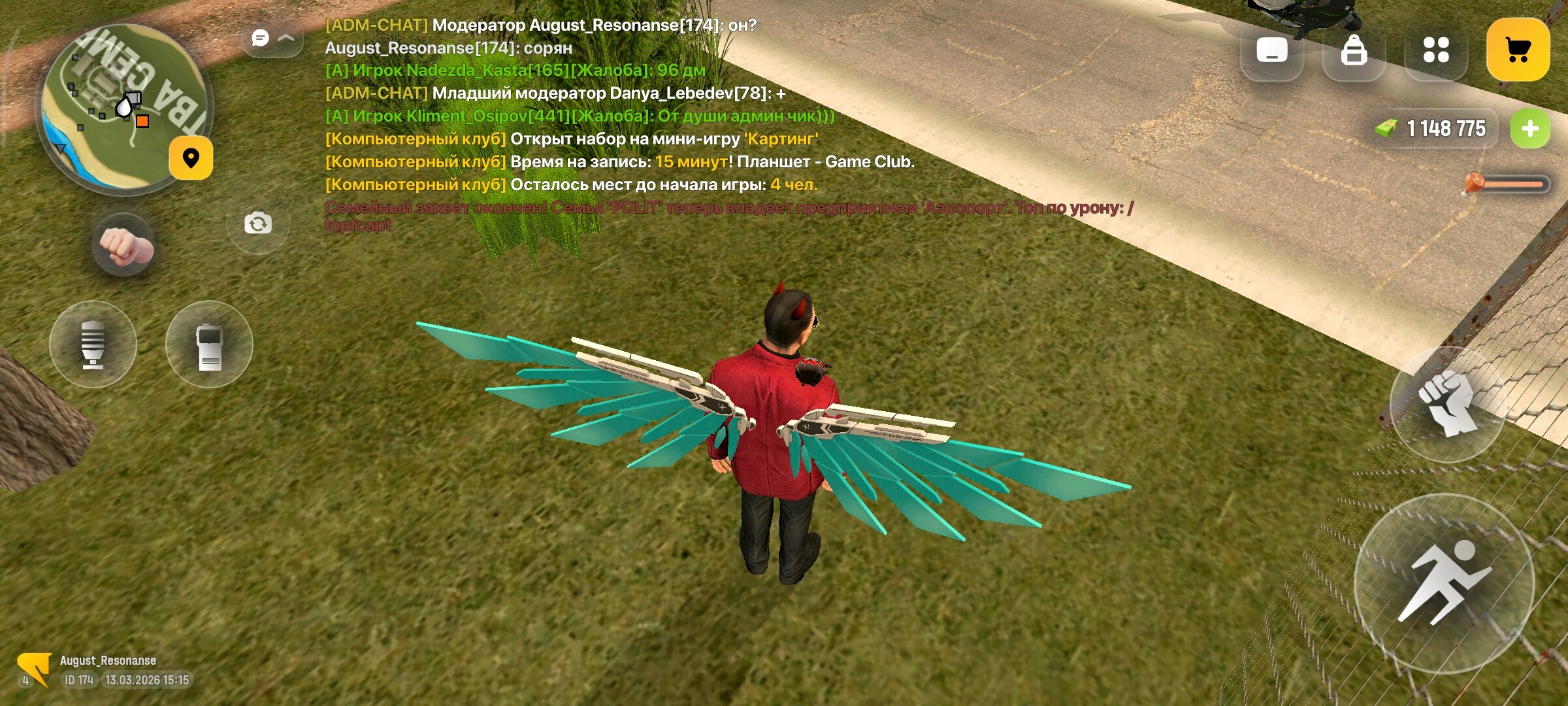The width and height of the screenshot is (1568, 706).
Task: Tap the fist weapon slot
Action: click(x=124, y=244)
